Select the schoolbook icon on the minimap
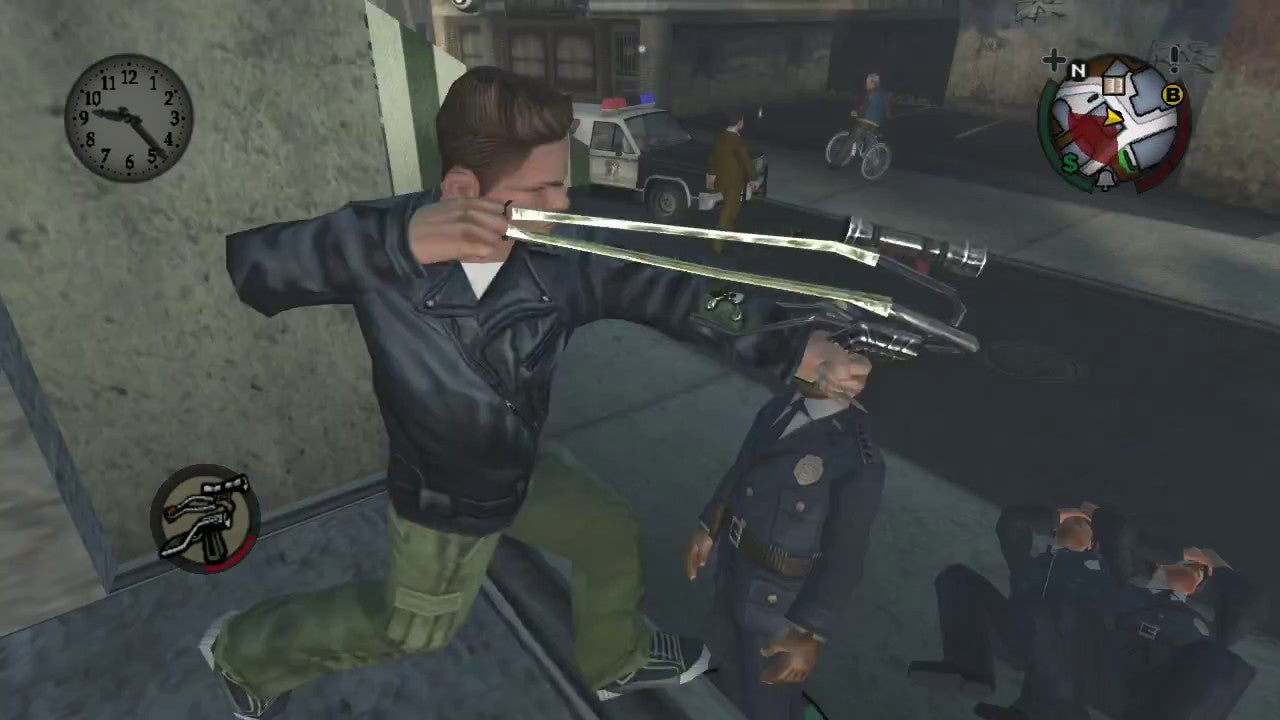 coord(1112,84)
